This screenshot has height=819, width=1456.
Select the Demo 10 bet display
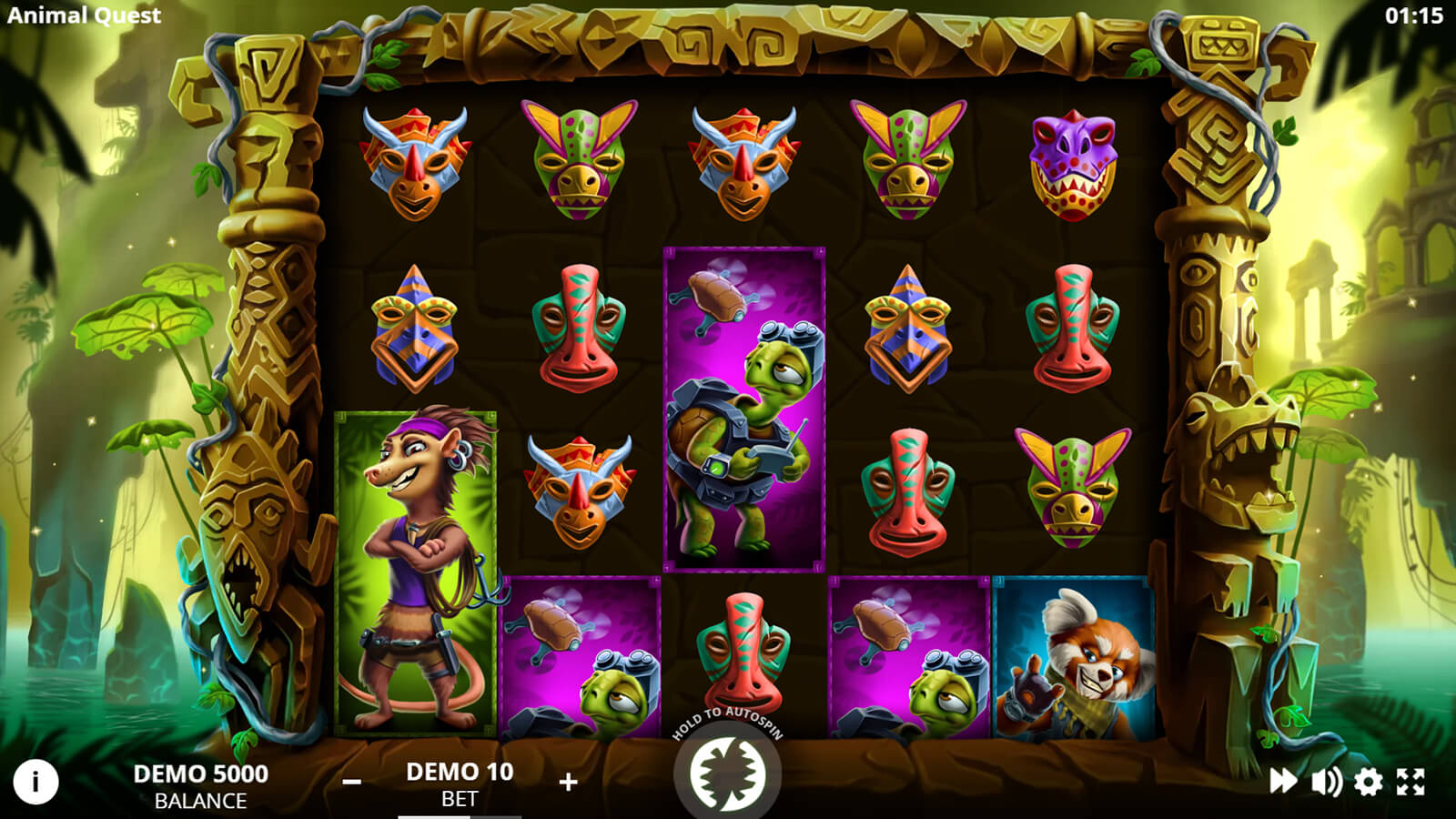tap(460, 784)
